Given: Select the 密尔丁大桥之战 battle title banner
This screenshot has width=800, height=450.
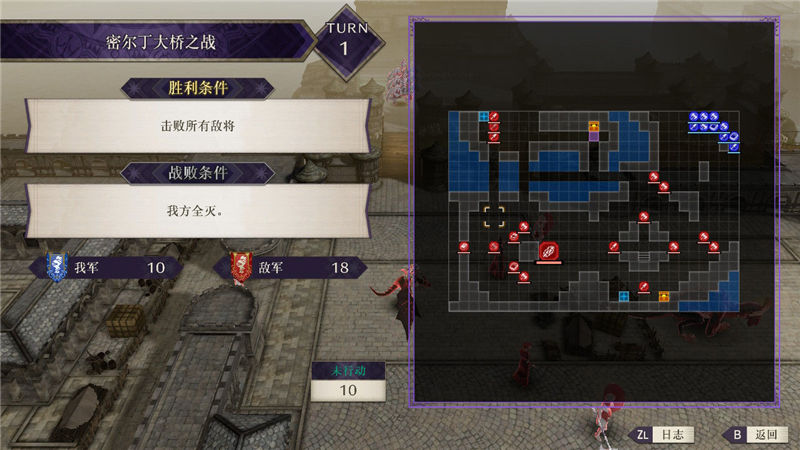Looking at the screenshot, I should [x=162, y=43].
